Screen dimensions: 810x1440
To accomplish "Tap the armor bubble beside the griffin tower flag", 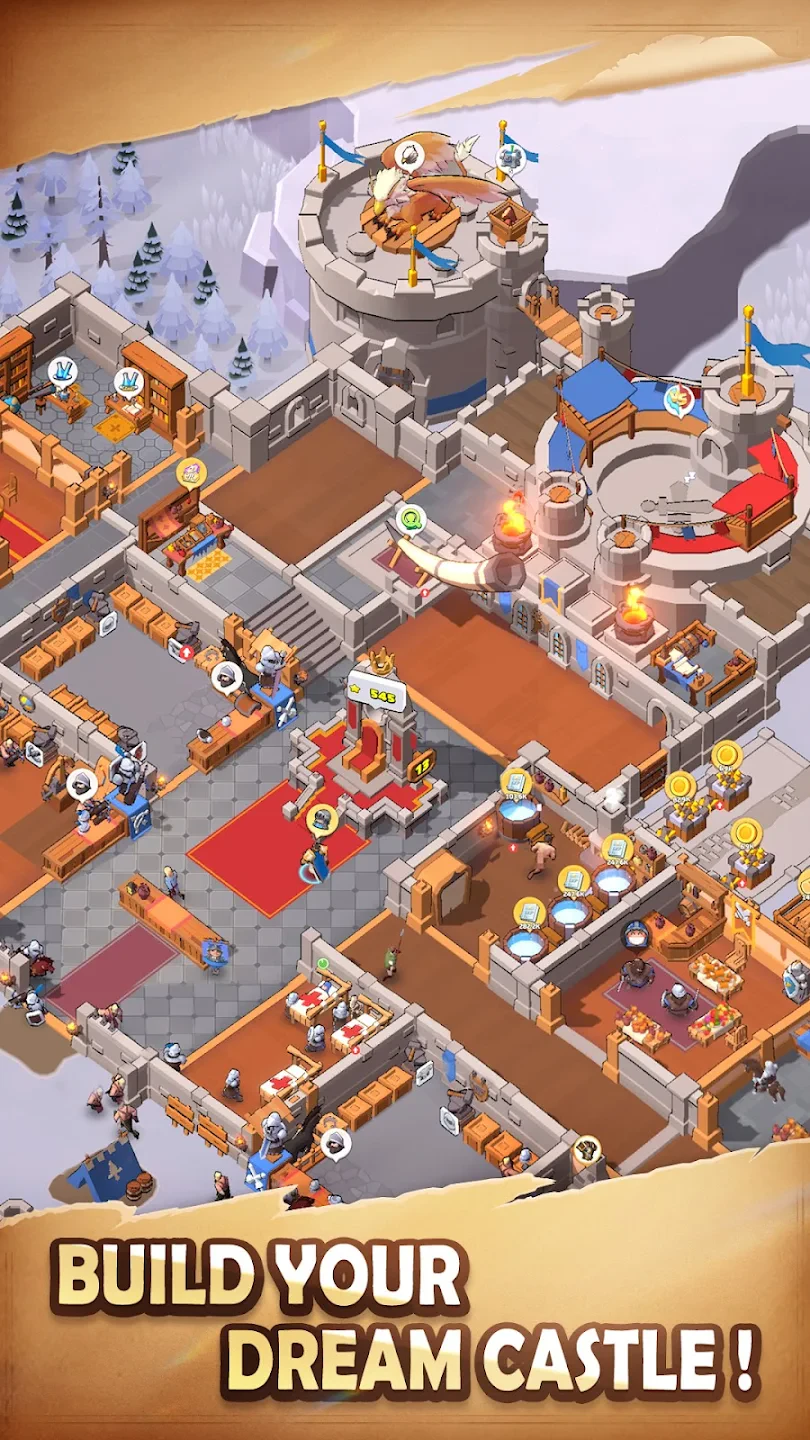I will coord(510,157).
